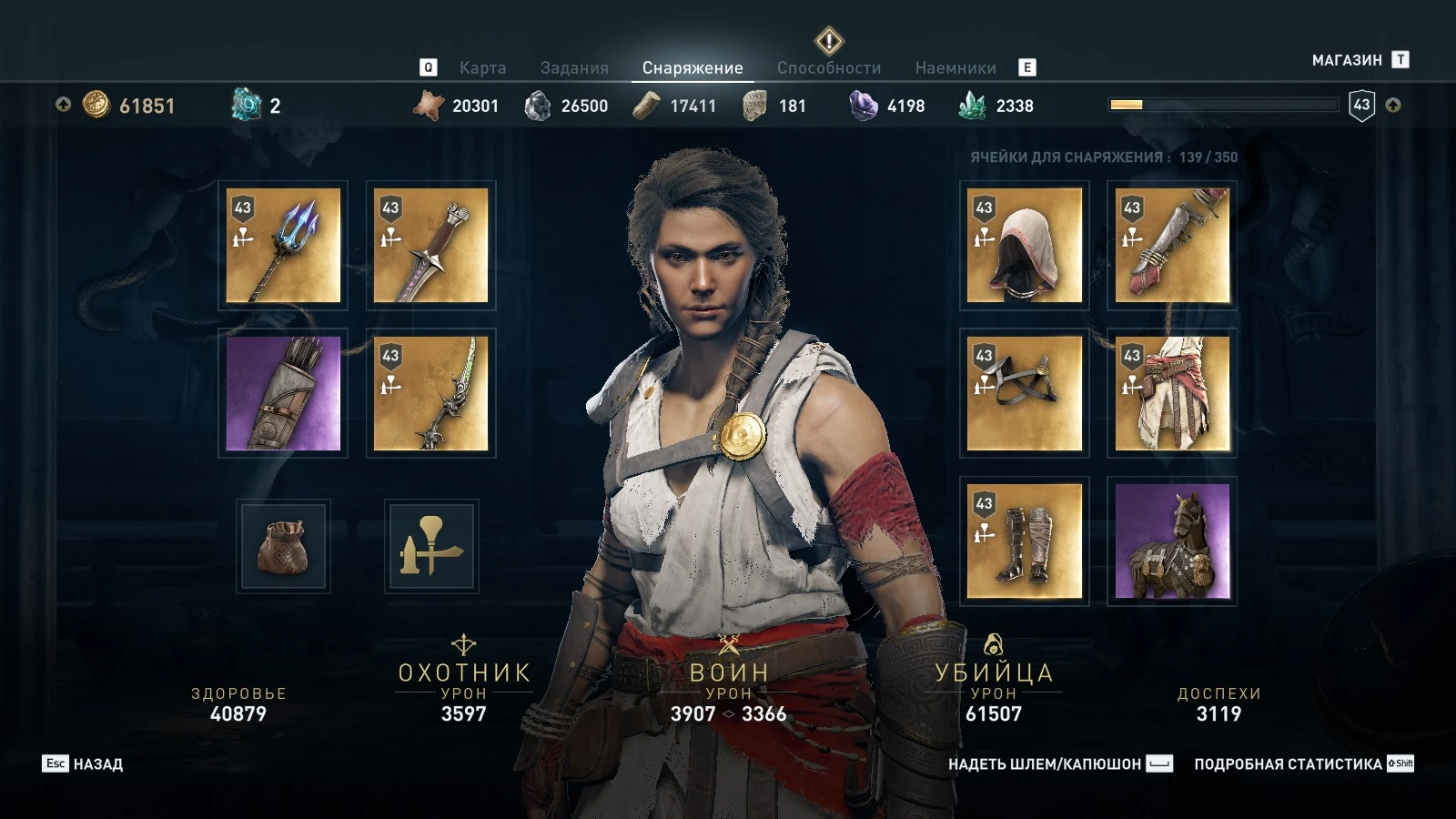Click the level 43 experience progress bar
This screenshot has height=819, width=1456.
[x=1222, y=104]
